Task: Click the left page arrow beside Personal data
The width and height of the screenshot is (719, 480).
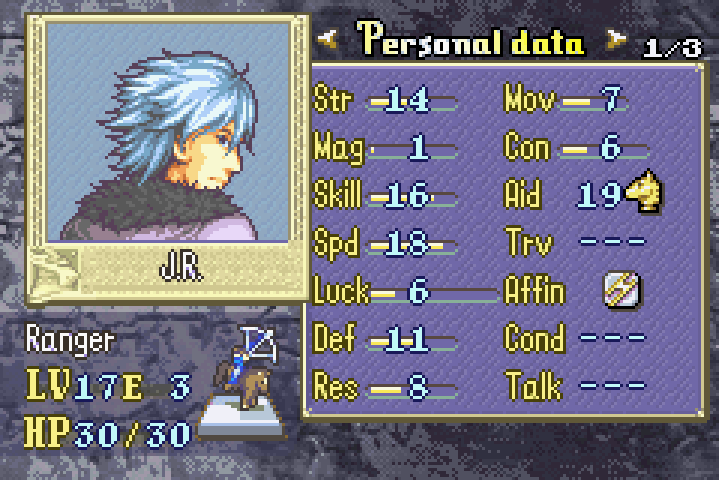Action: pos(329,42)
